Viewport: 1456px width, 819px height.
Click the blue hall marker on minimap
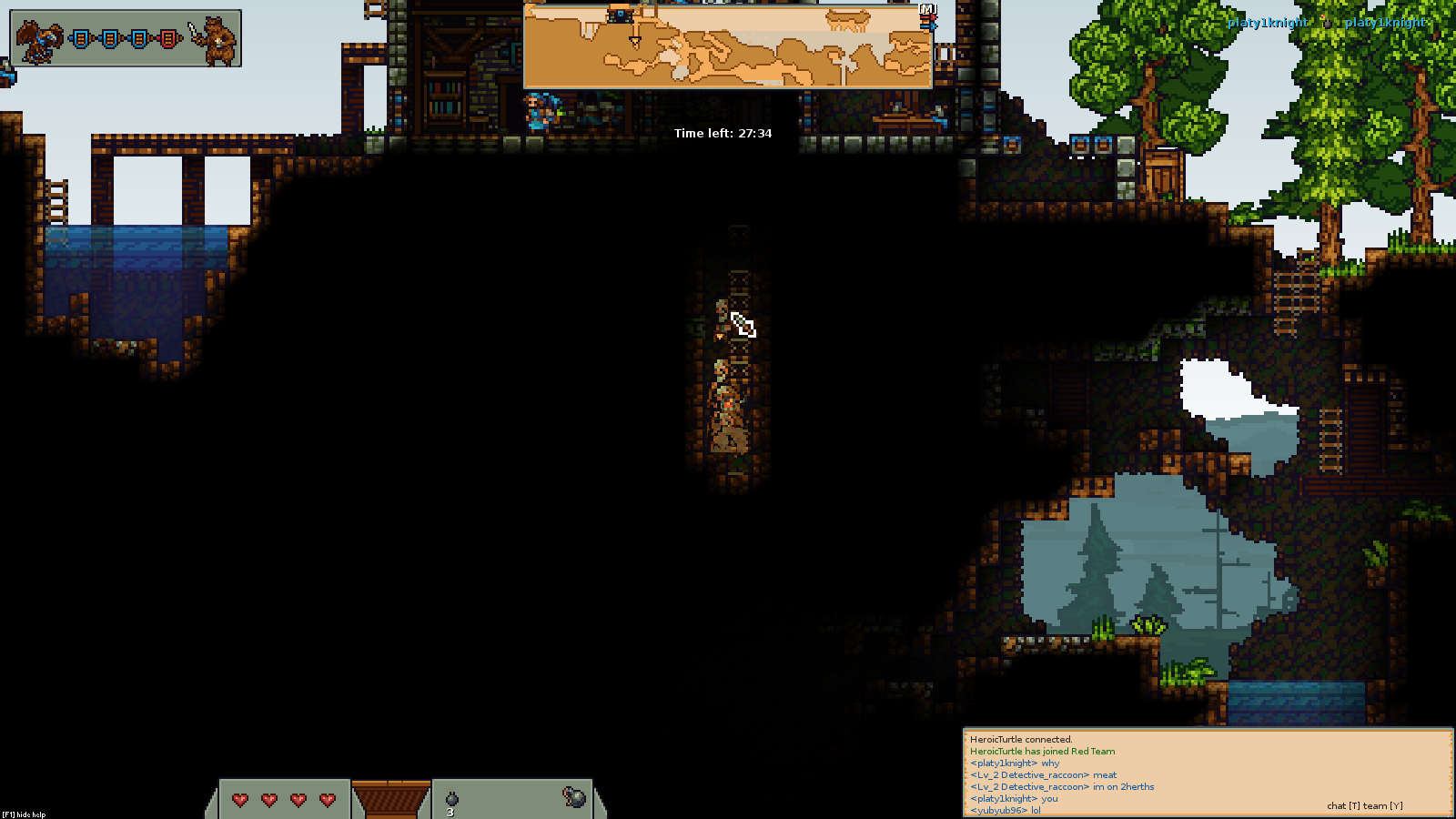point(621,15)
